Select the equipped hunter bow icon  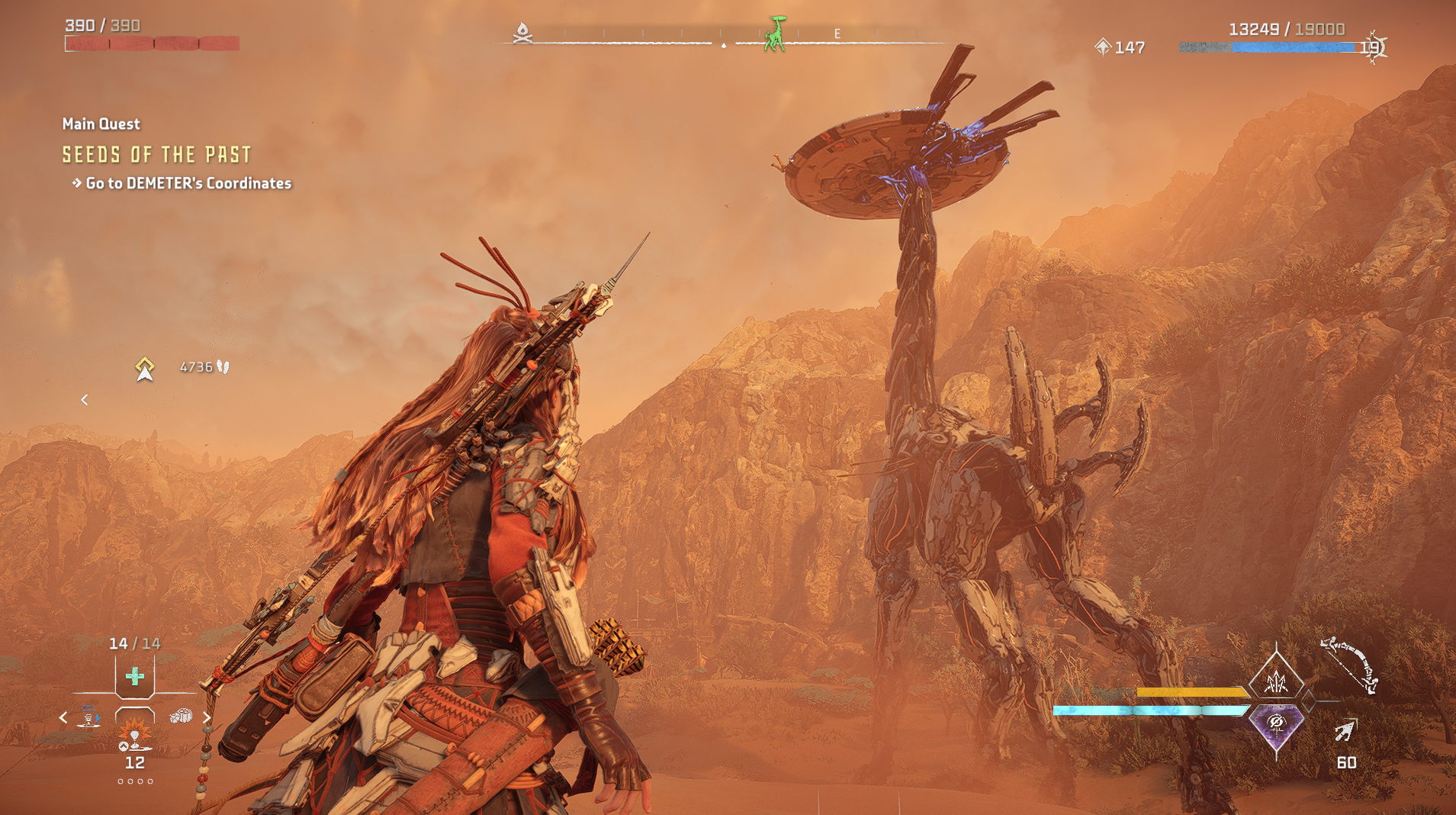1349,665
